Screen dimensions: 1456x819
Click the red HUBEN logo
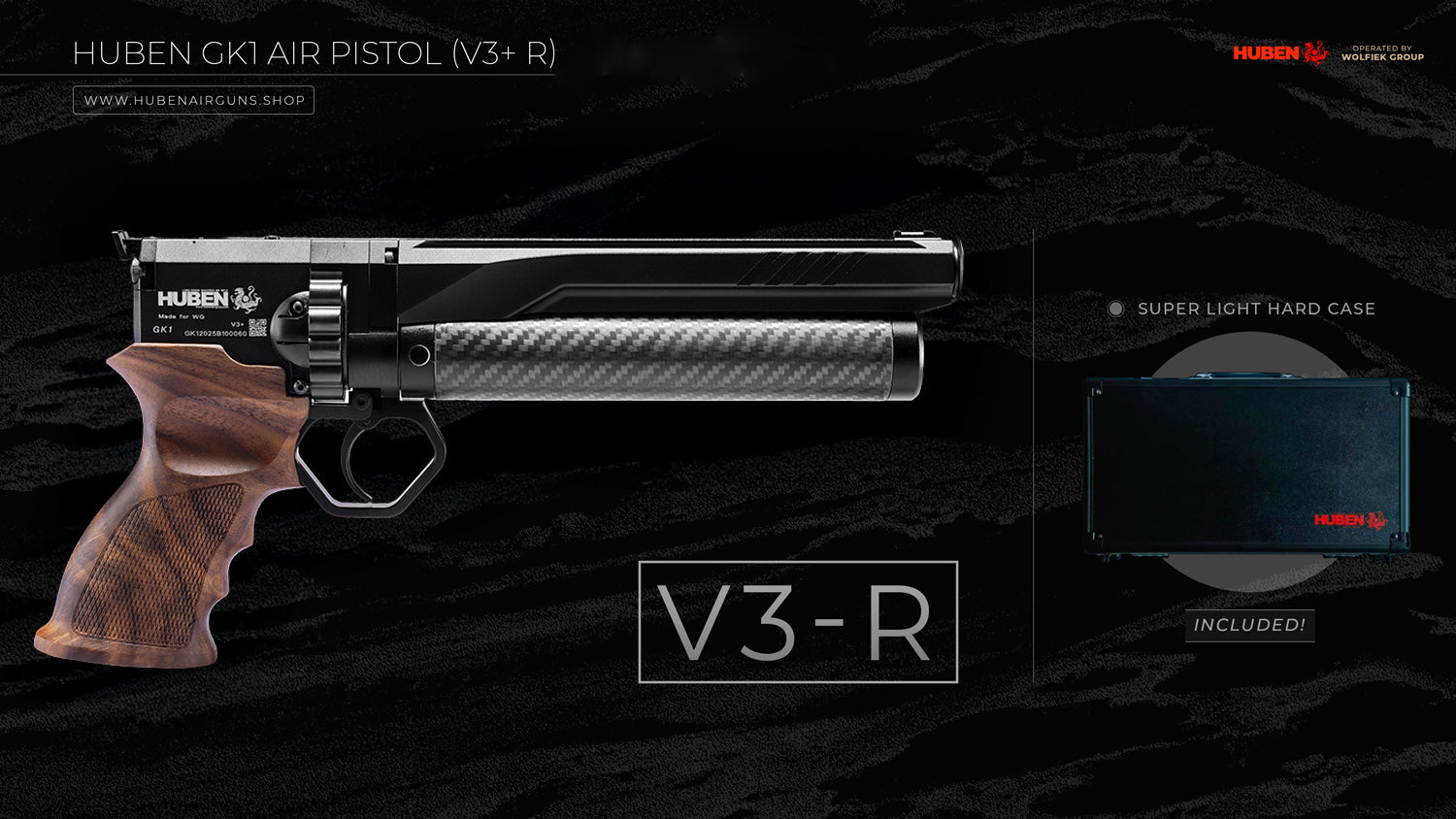click(x=1279, y=52)
